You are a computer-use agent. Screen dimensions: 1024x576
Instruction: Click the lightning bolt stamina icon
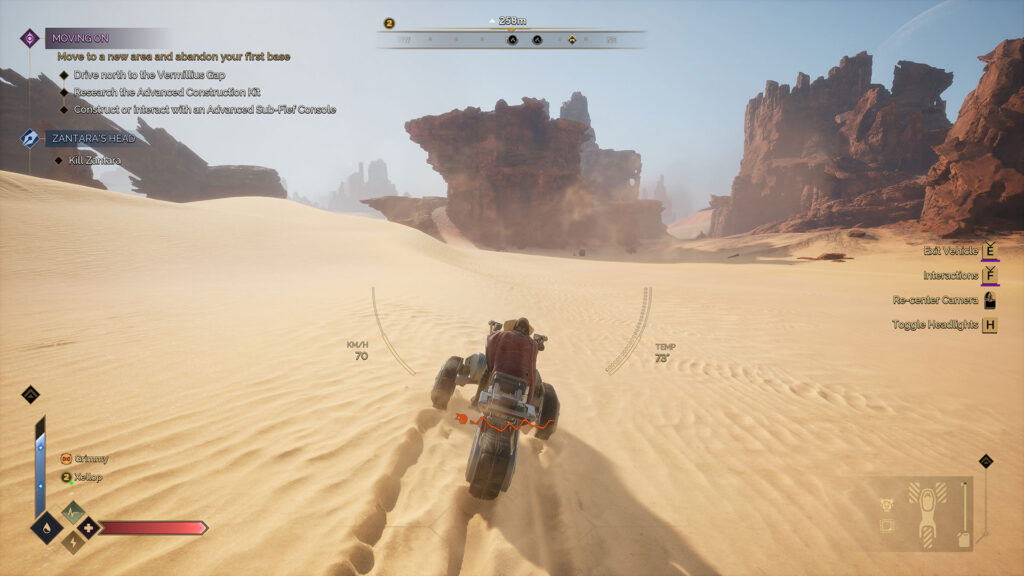(73, 541)
